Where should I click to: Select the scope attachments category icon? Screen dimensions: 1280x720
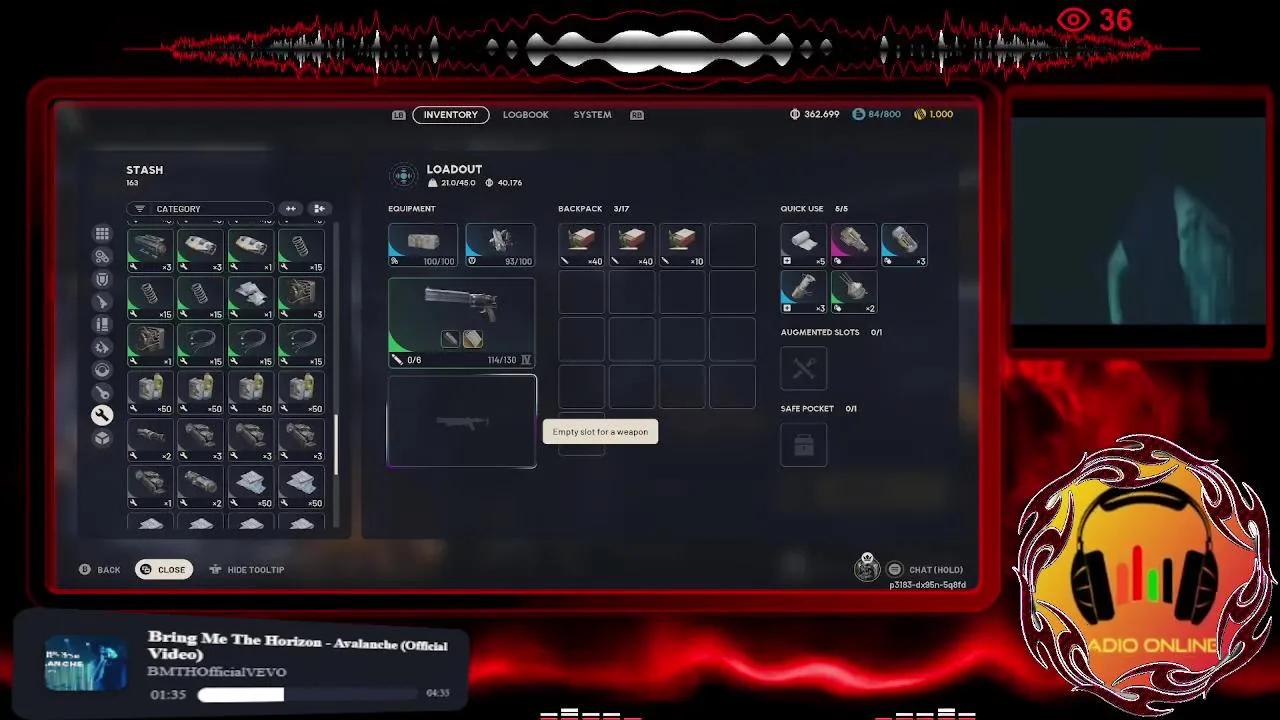pos(102,369)
